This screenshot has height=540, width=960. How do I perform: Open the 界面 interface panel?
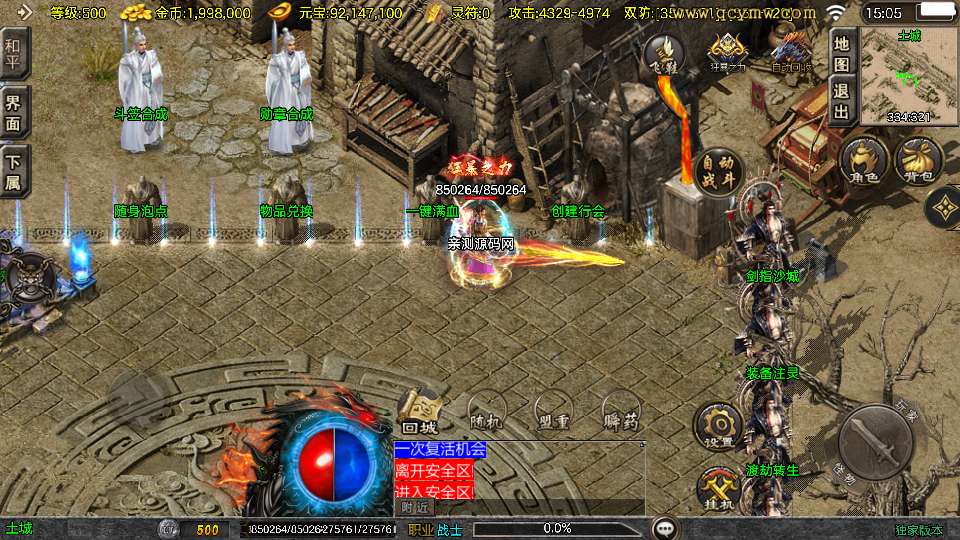click(16, 112)
